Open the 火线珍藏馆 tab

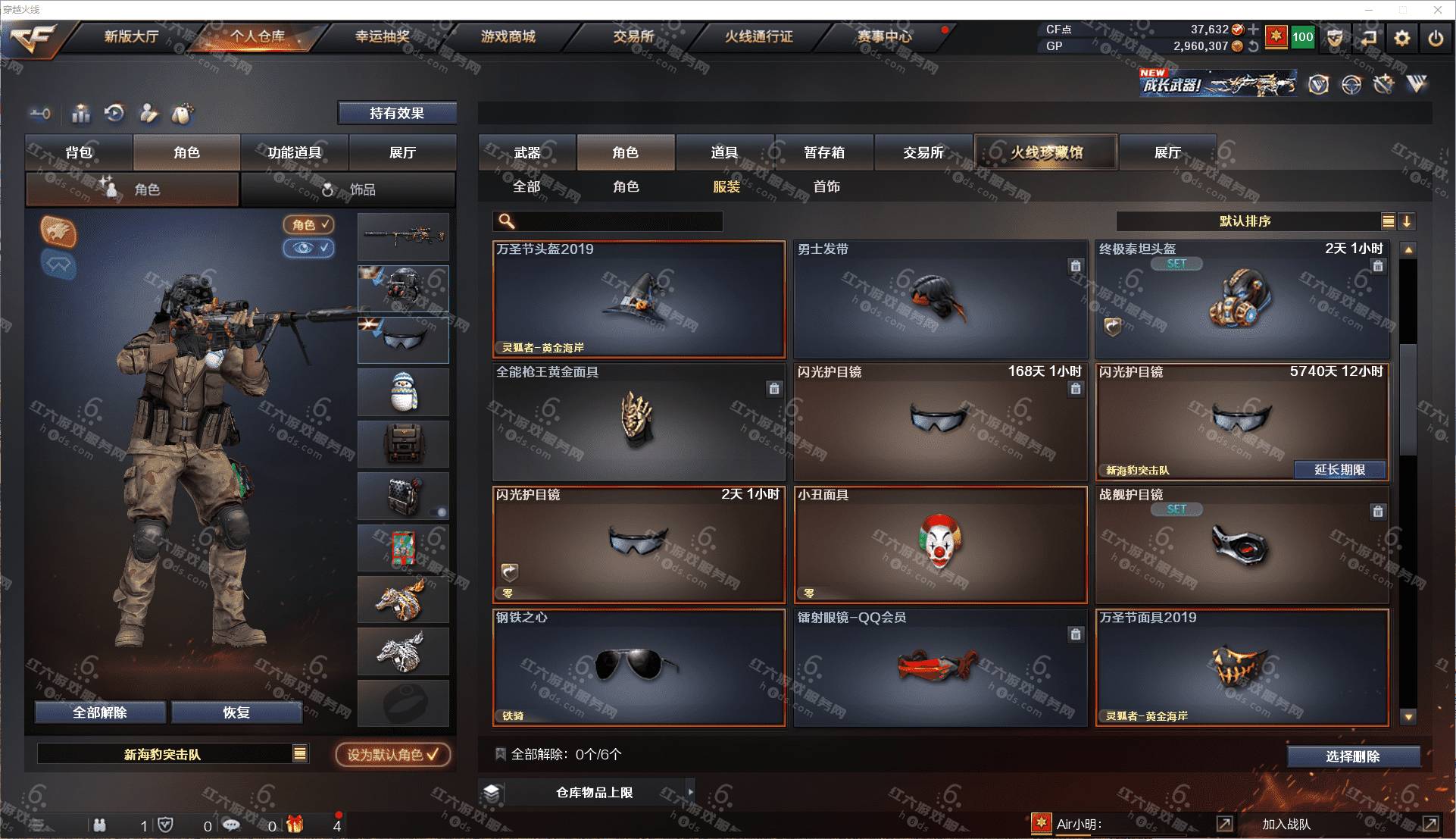tap(1045, 152)
